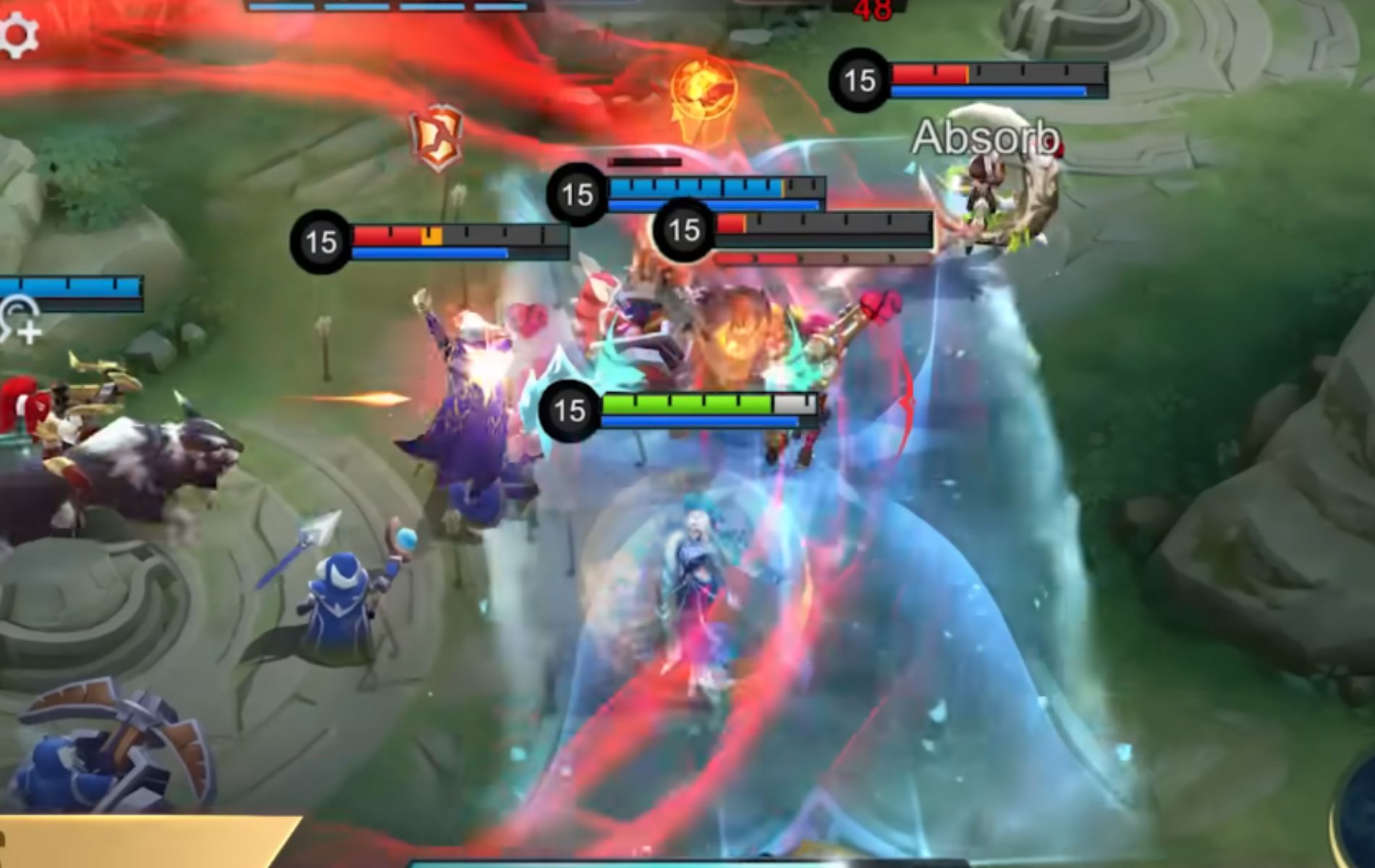Tap the blue mana bar under the left health bar

[x=429, y=252]
